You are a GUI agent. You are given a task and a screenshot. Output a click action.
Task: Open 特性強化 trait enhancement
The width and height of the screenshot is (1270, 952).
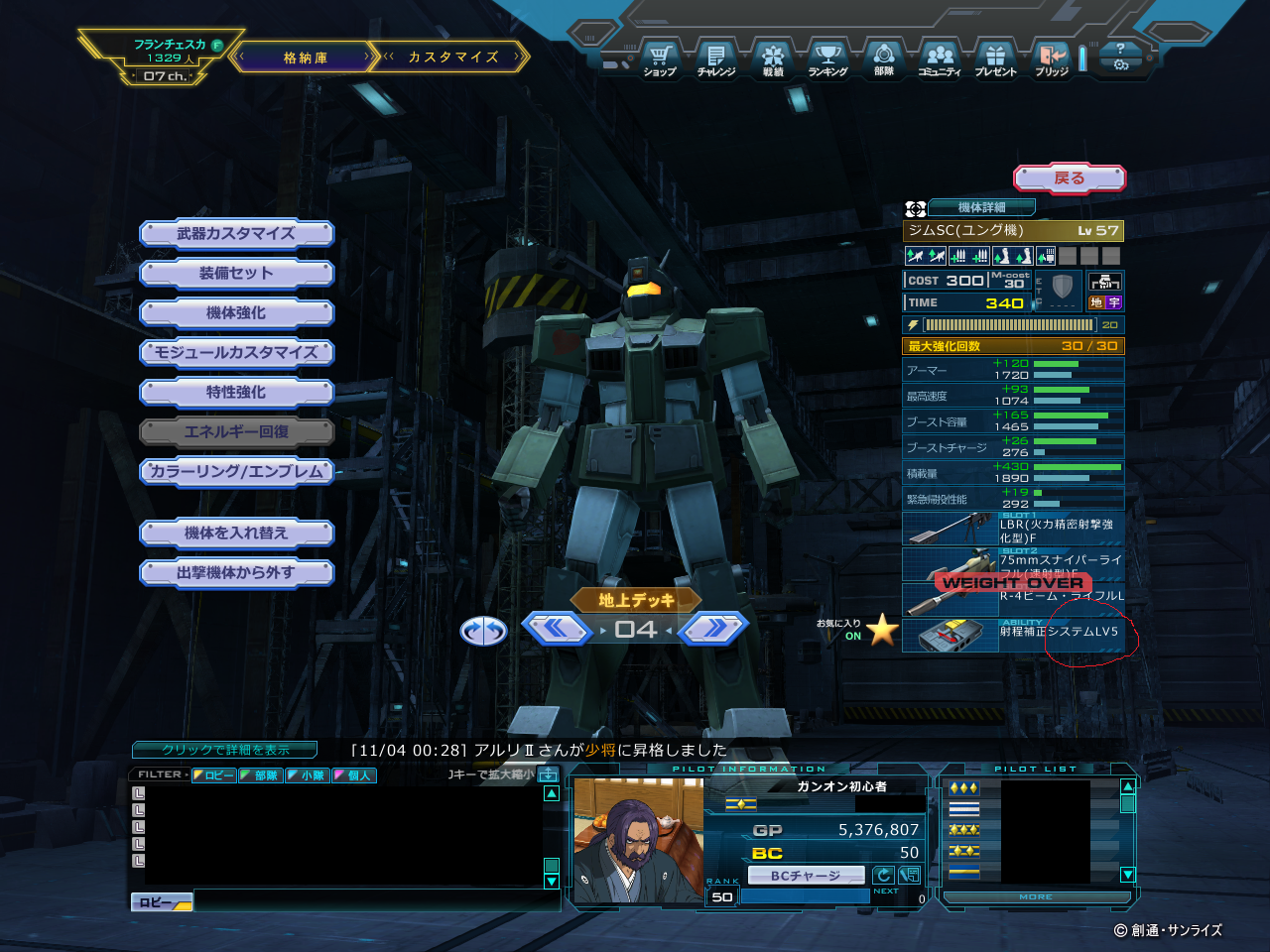click(x=236, y=393)
